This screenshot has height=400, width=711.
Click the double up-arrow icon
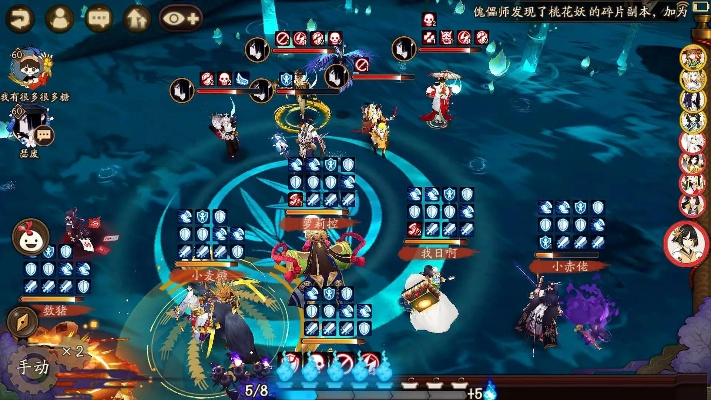pos(136,17)
